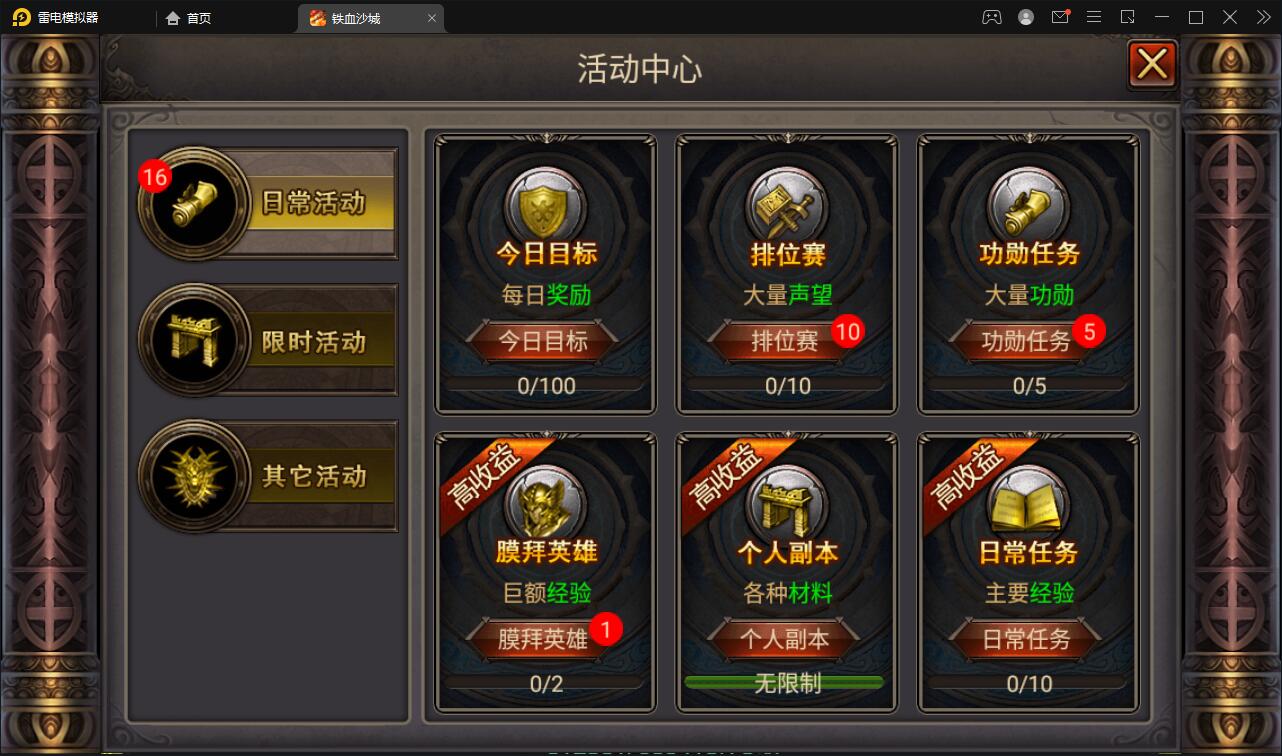Open the hamburger menu in the title bar
This screenshot has width=1282, height=756.
click(x=1094, y=16)
